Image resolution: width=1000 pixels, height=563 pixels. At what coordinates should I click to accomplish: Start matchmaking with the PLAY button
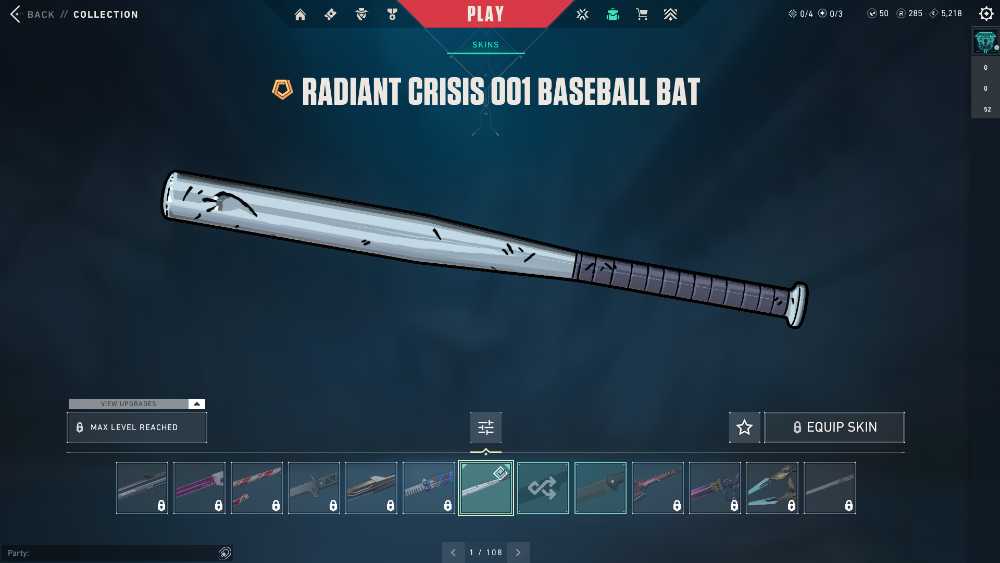[486, 14]
